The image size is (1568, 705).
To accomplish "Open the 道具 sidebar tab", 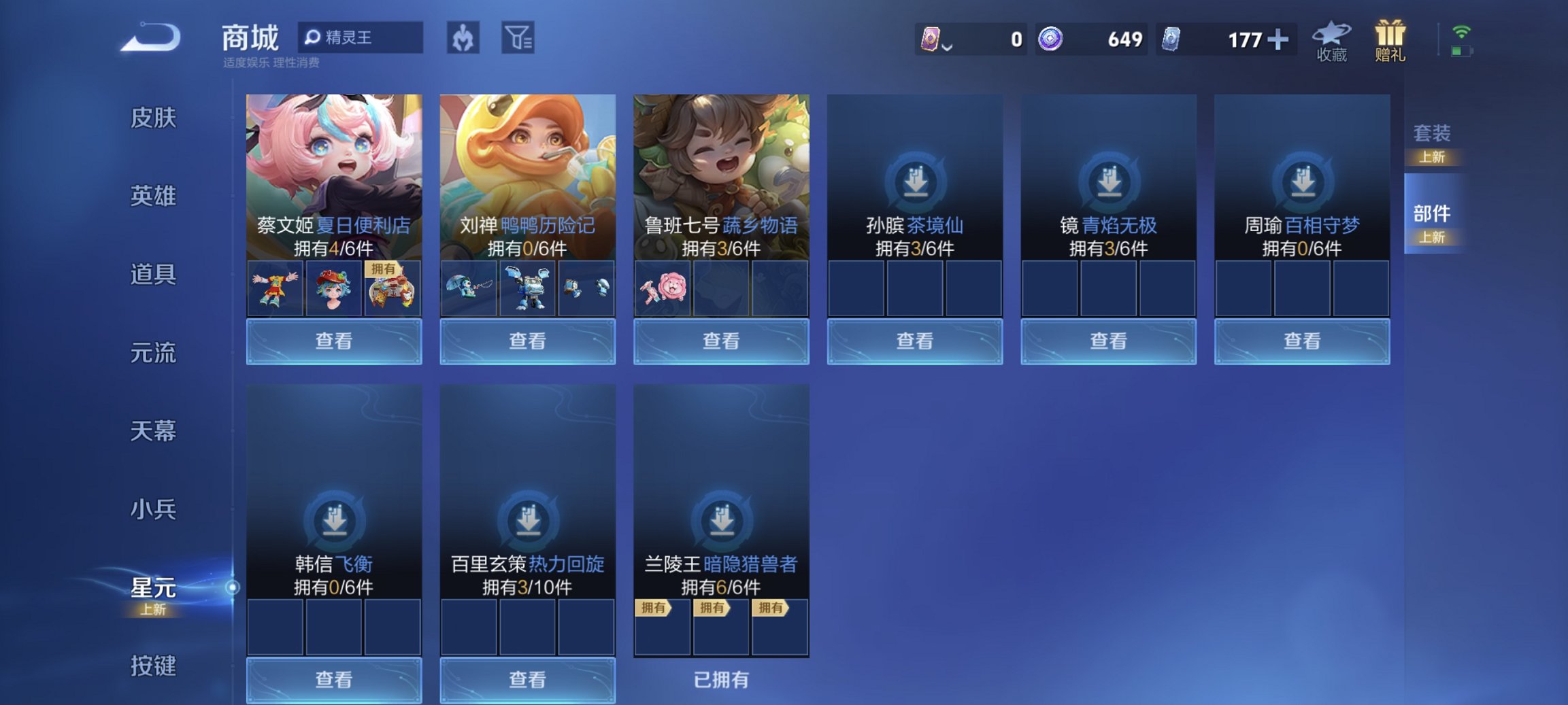I will point(151,275).
